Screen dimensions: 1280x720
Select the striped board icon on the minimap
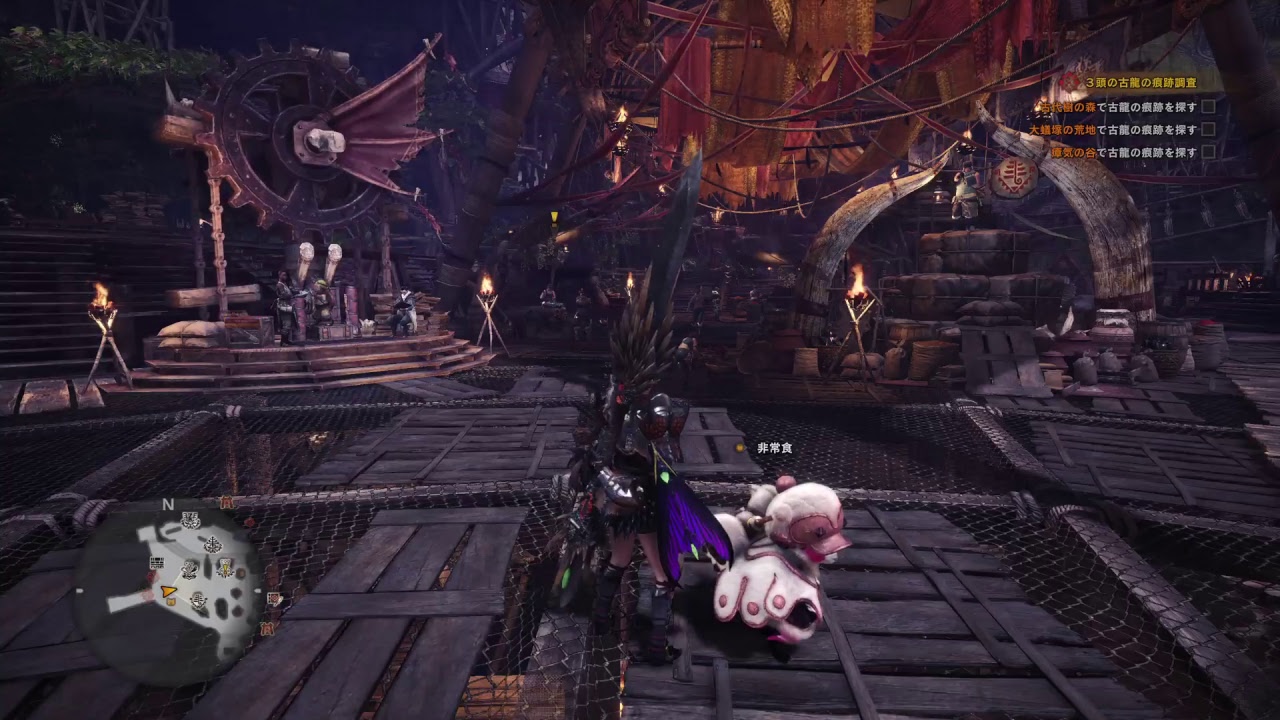coord(157,562)
